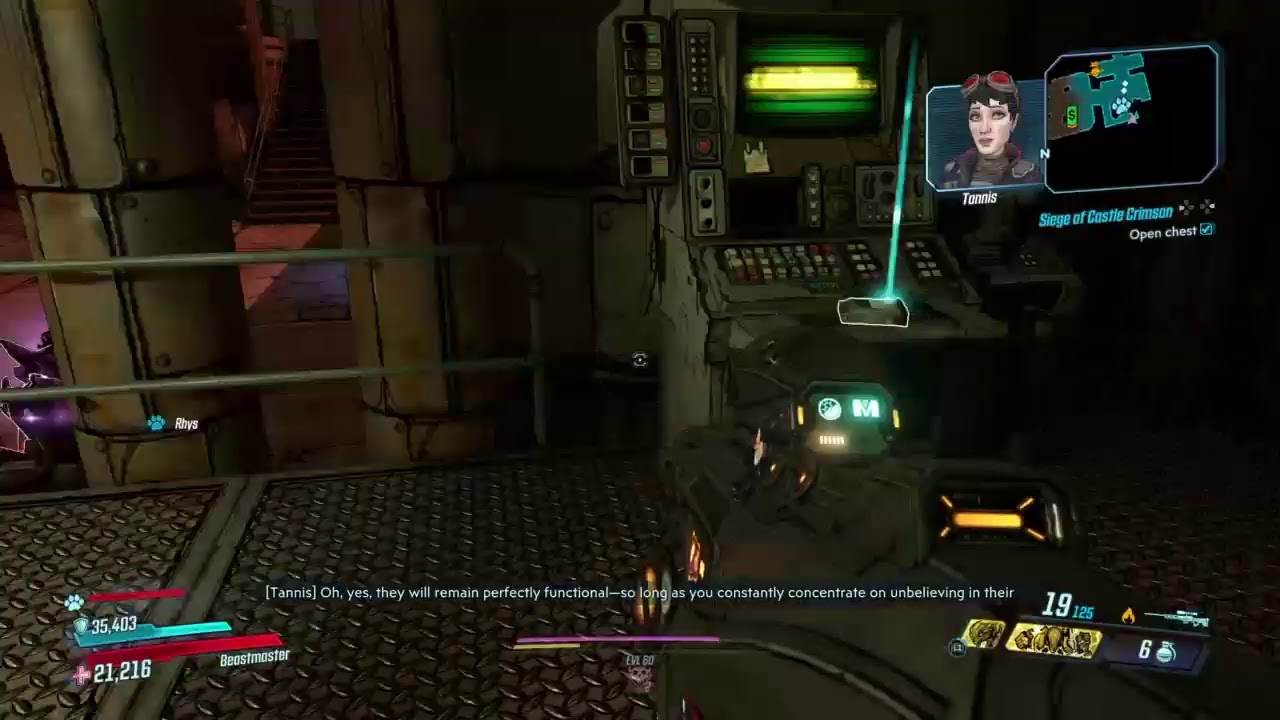Click the fire element icon
This screenshot has width=1280, height=720.
coord(1128,616)
